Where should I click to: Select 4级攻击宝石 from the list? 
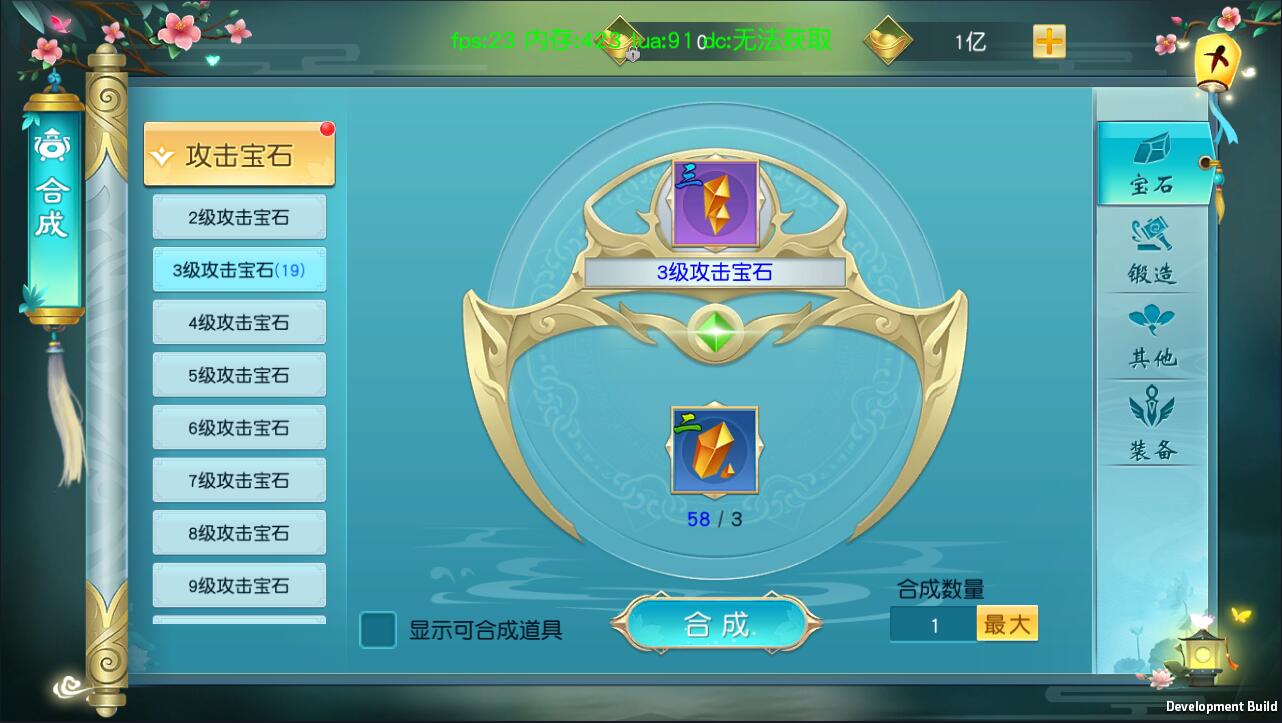pos(238,322)
